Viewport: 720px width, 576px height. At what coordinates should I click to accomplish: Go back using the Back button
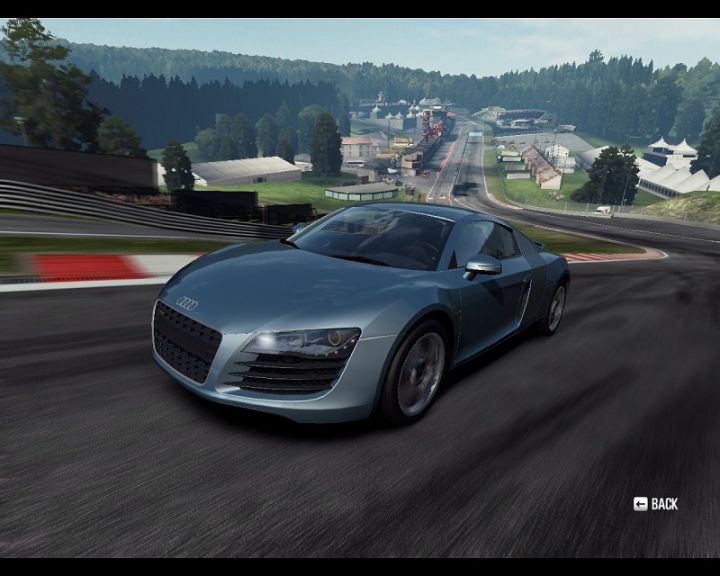(x=656, y=504)
